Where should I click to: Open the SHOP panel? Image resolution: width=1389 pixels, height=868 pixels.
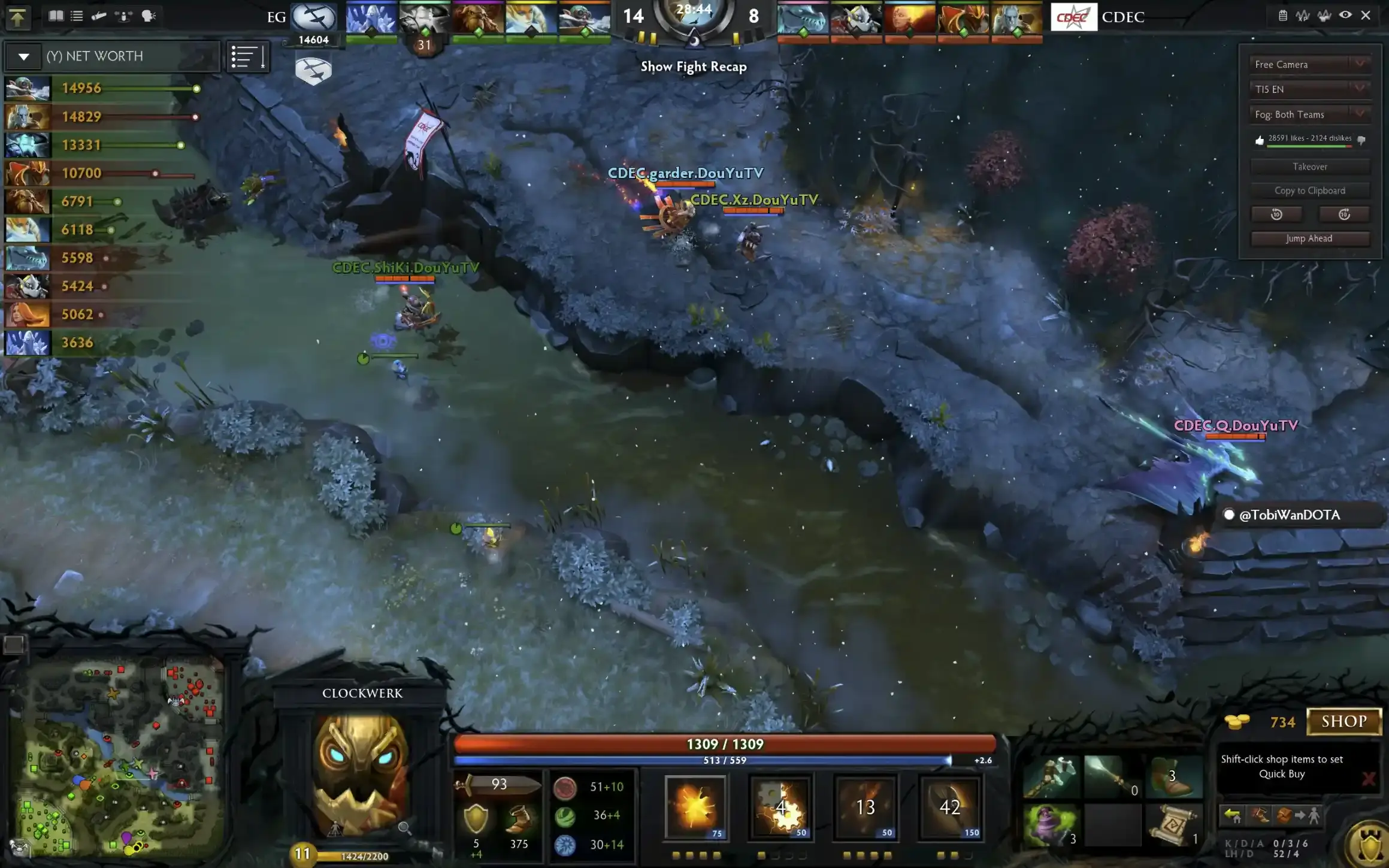pyautogui.click(x=1343, y=721)
